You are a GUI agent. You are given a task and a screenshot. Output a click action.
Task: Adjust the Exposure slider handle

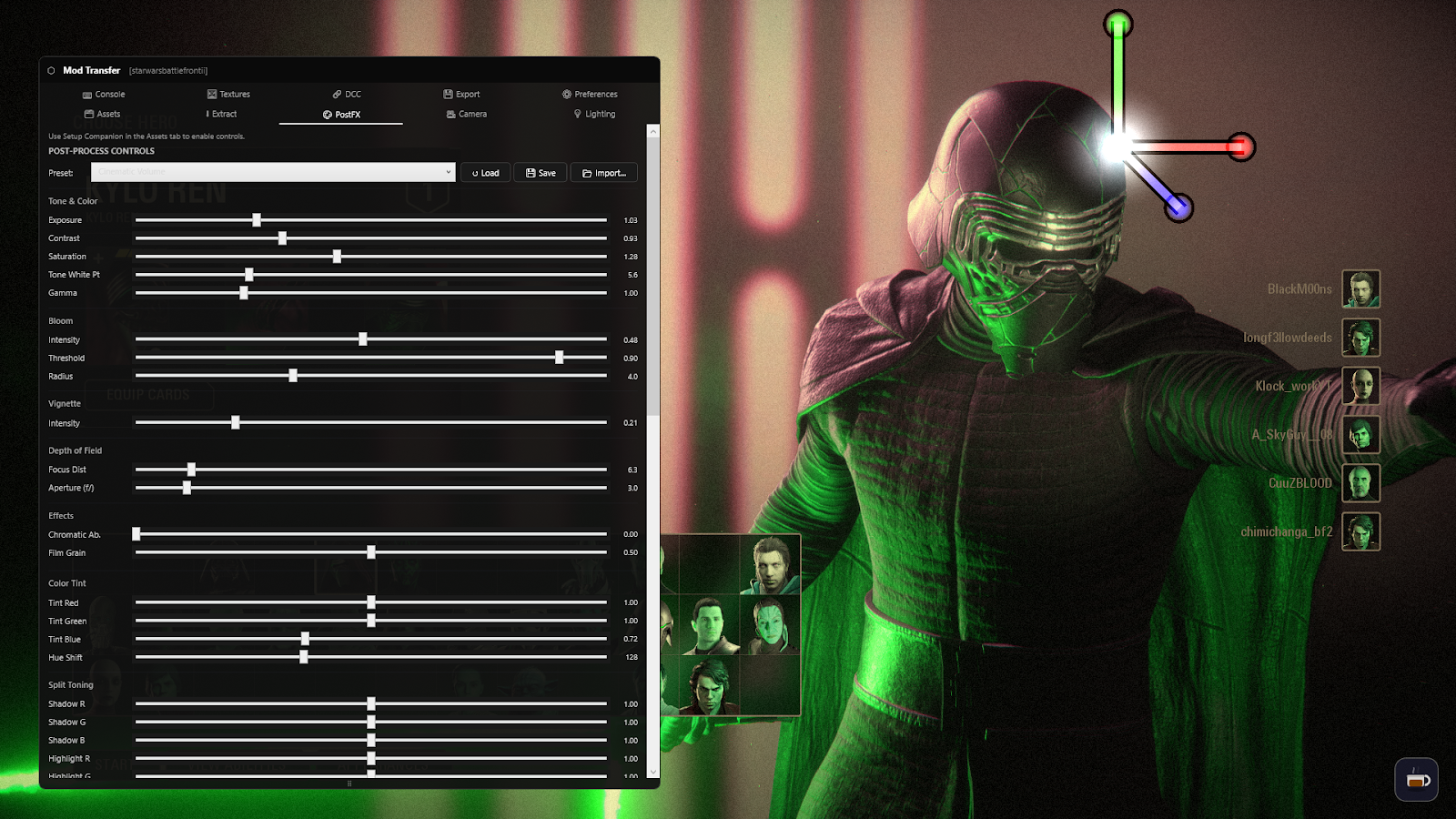click(x=257, y=219)
